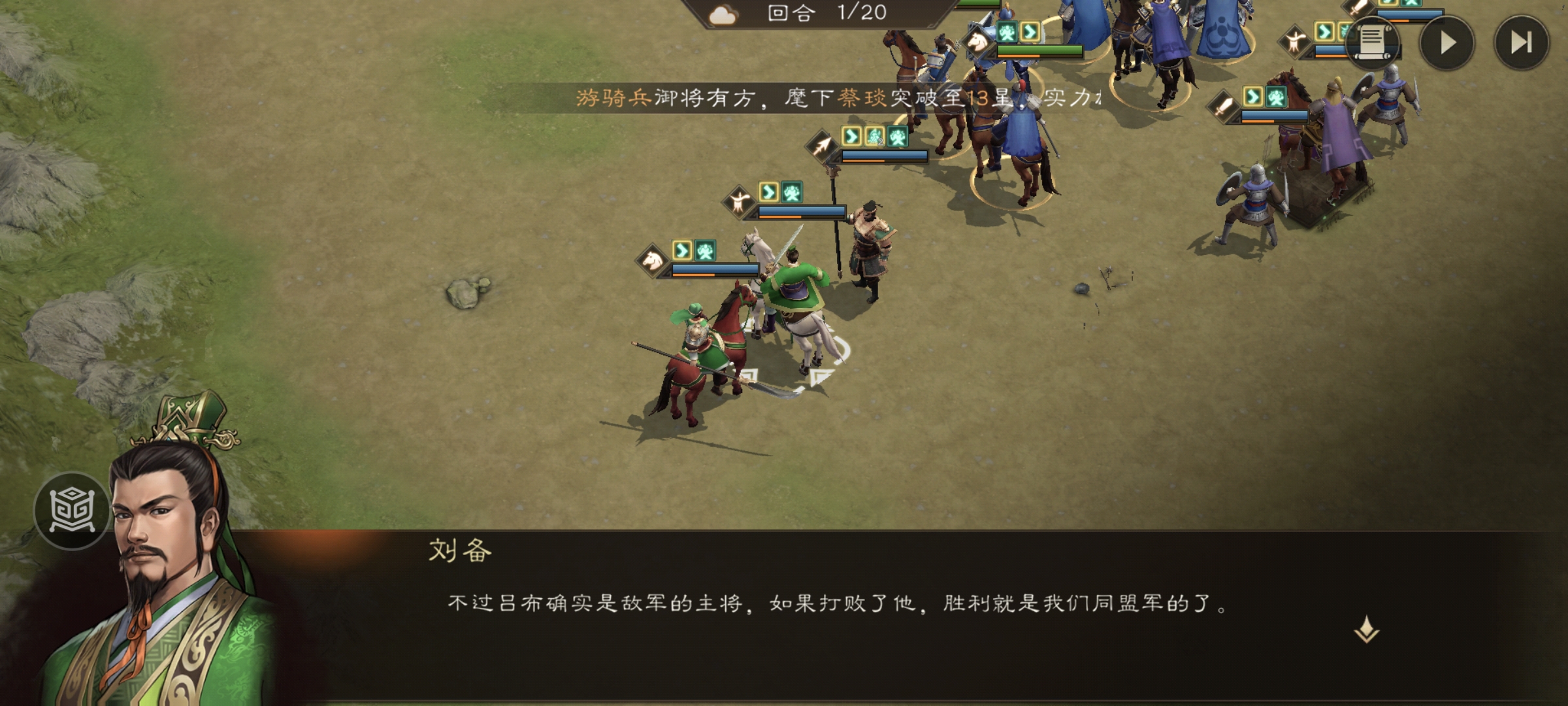Select the white horse cavalry unit-type icon
1568x706 pixels.
[651, 260]
